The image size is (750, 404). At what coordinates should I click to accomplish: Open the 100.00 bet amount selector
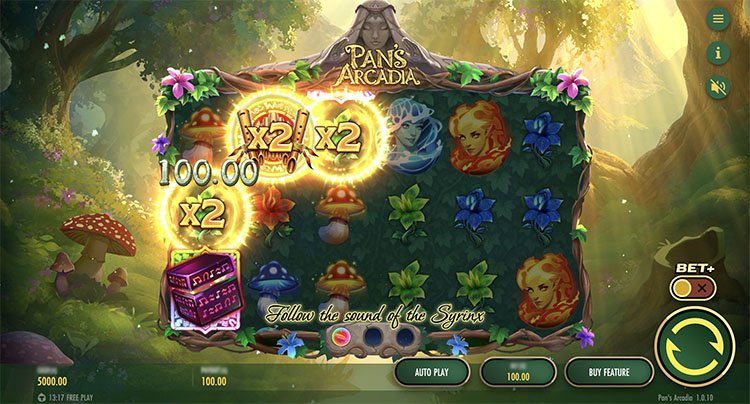pyautogui.click(x=517, y=372)
